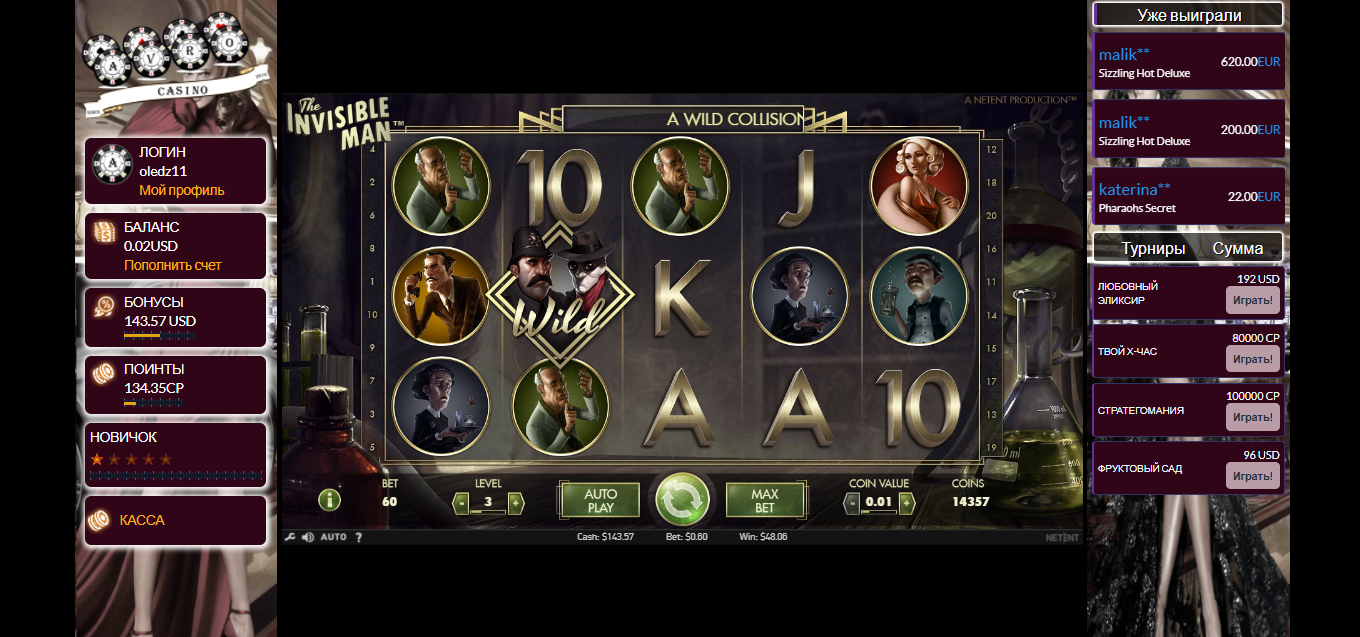Viewport: 1360px width, 637px height.
Task: Toggle the sound speaker icon
Action: pos(307,537)
